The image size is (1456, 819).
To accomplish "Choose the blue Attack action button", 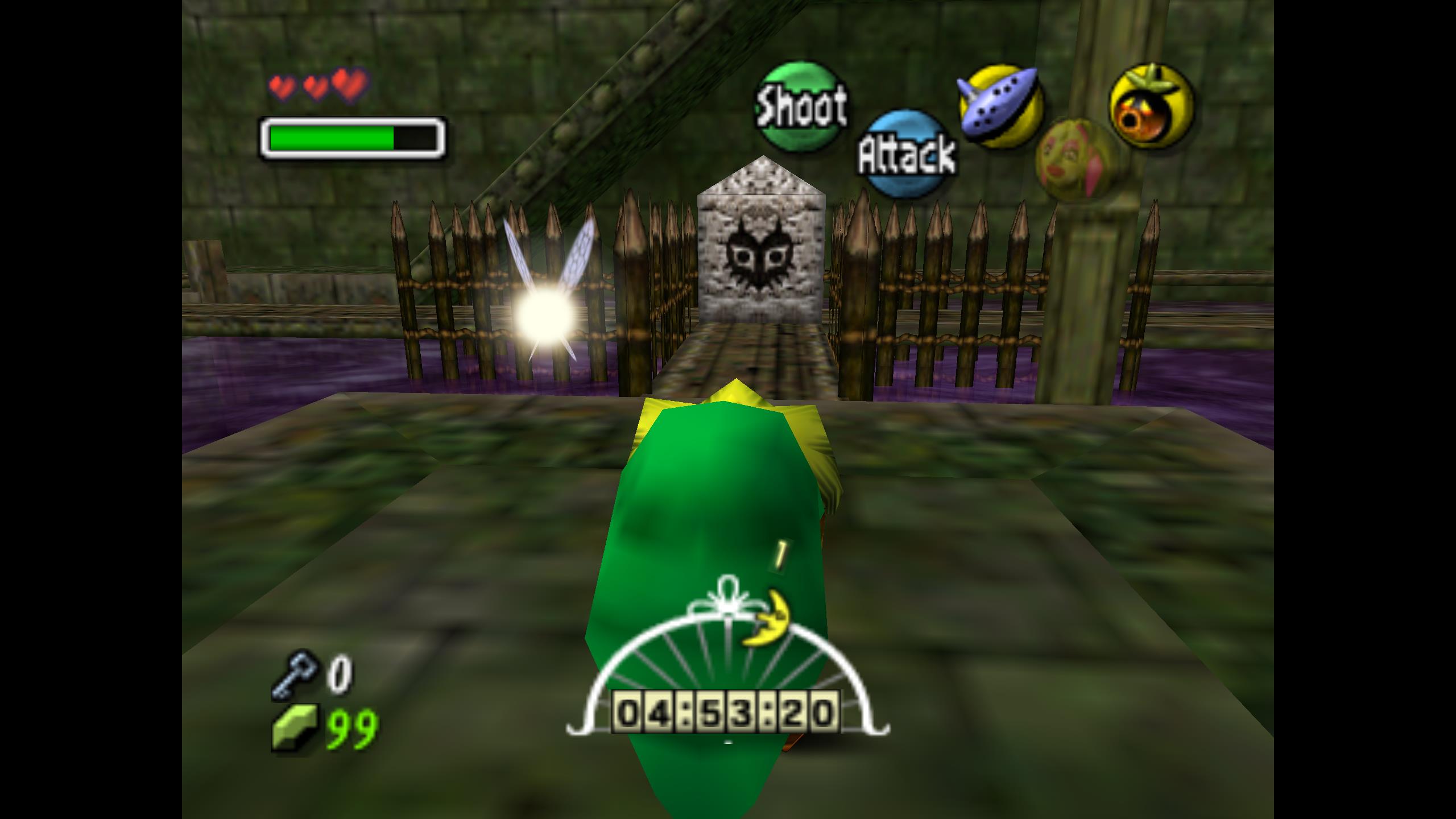I will point(906,153).
